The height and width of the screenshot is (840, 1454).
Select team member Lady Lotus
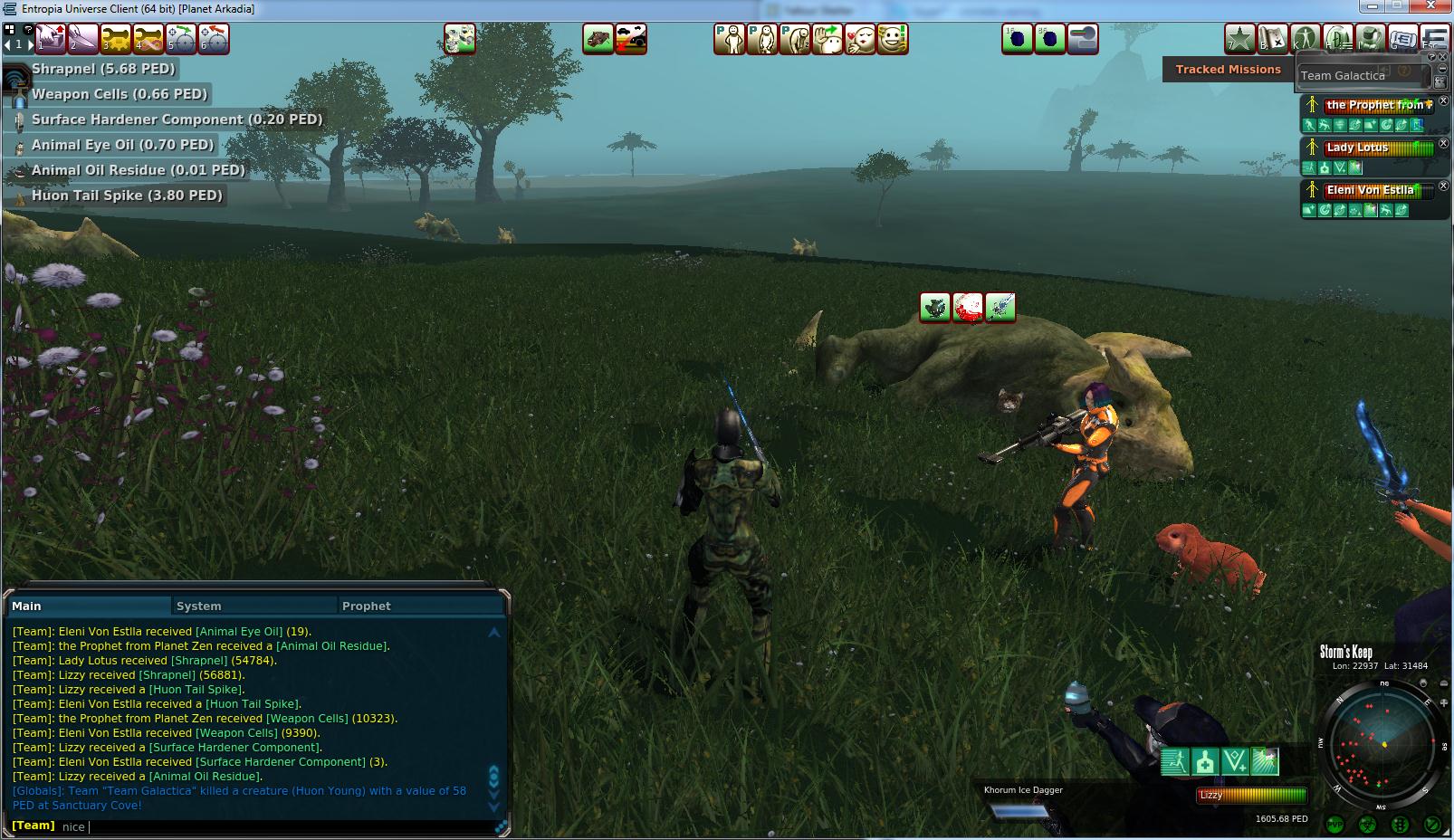tap(1357, 148)
